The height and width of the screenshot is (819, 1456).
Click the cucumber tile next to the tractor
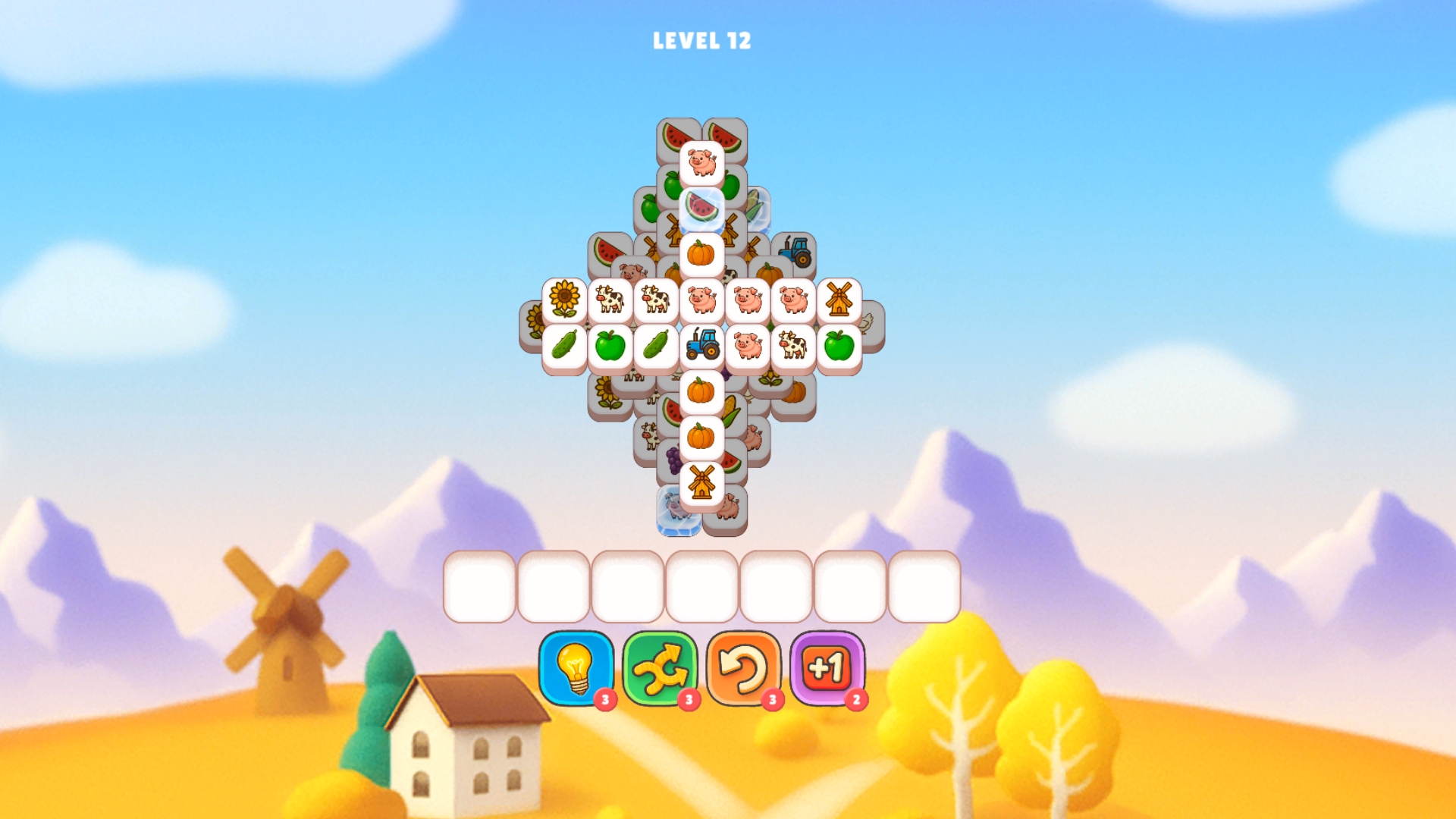pos(654,346)
